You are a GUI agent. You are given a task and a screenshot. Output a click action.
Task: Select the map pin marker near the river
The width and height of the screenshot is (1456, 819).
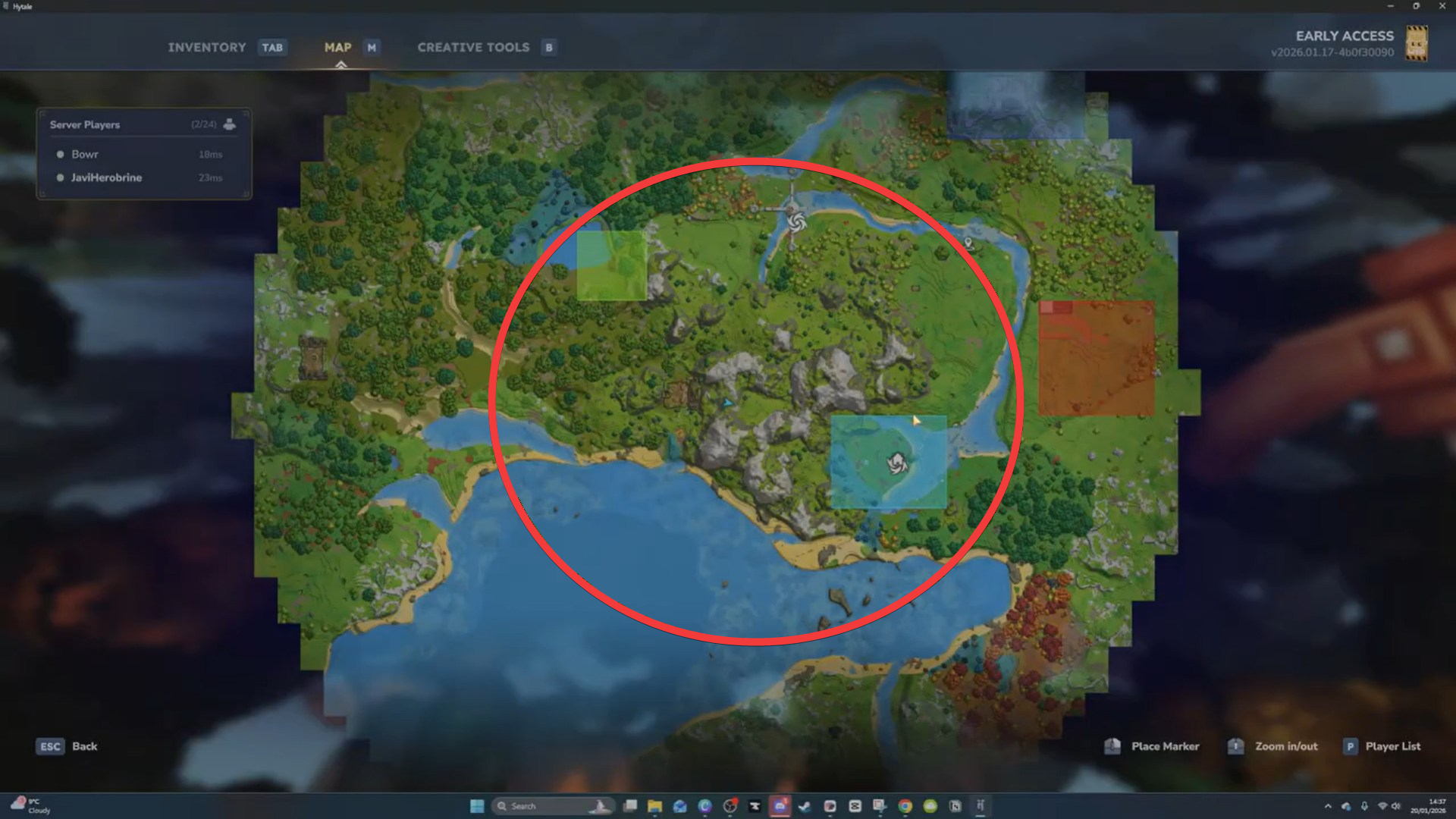click(x=968, y=243)
